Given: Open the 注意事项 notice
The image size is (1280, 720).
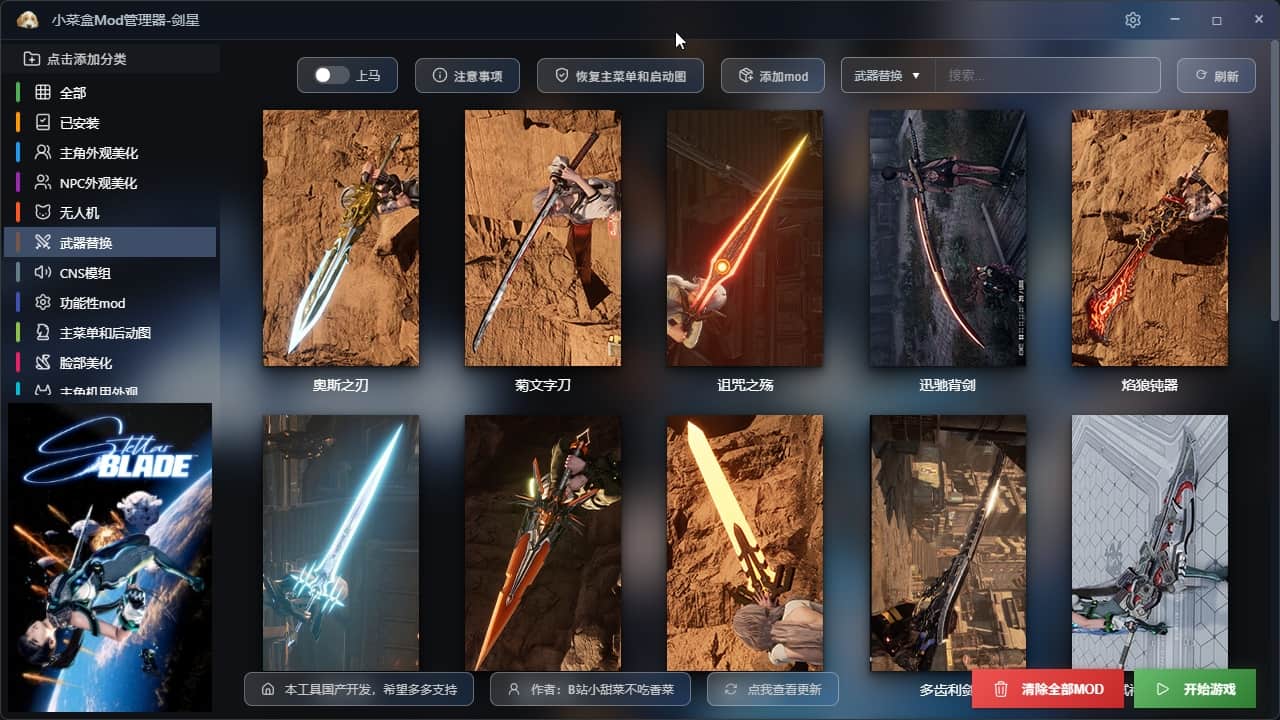Looking at the screenshot, I should (x=466, y=76).
